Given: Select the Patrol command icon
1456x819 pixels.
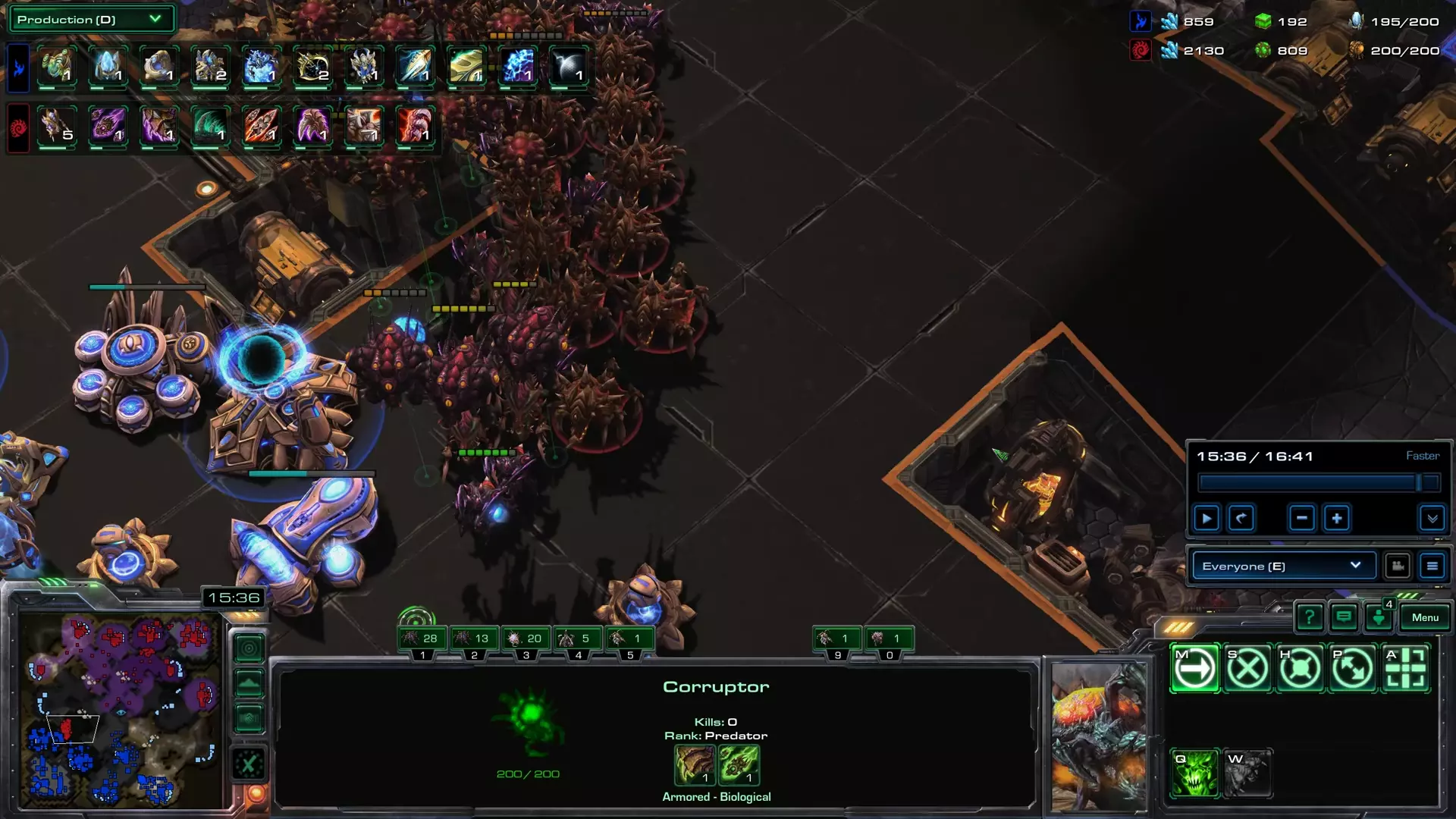Looking at the screenshot, I should [1350, 667].
